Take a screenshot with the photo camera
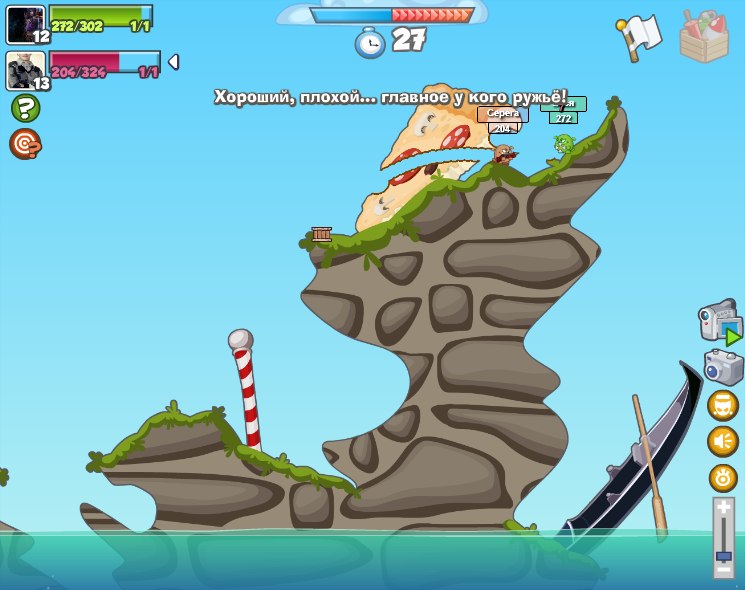Viewport: 745px width, 590px height. 723,367
